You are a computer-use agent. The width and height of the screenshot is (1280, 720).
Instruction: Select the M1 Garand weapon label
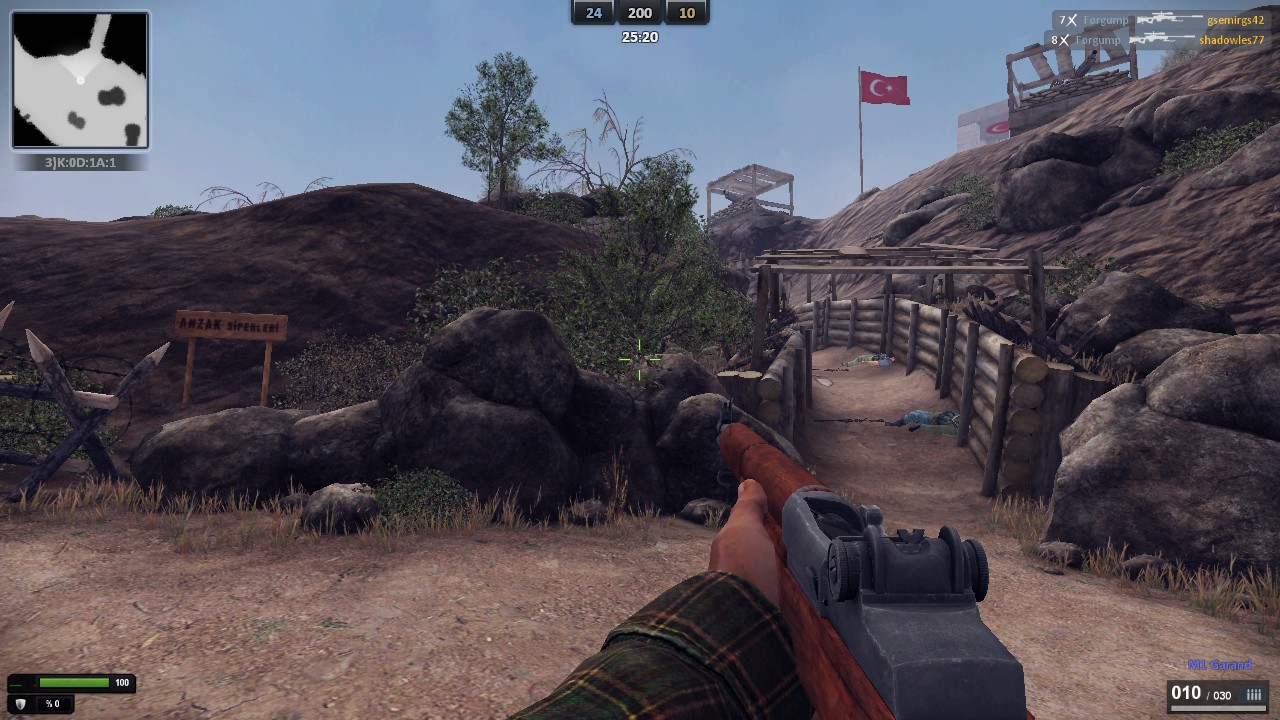1218,664
